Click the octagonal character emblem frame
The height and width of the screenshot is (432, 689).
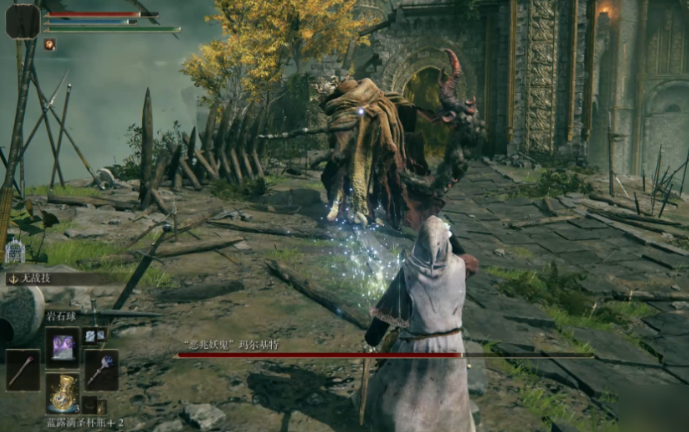22,20
